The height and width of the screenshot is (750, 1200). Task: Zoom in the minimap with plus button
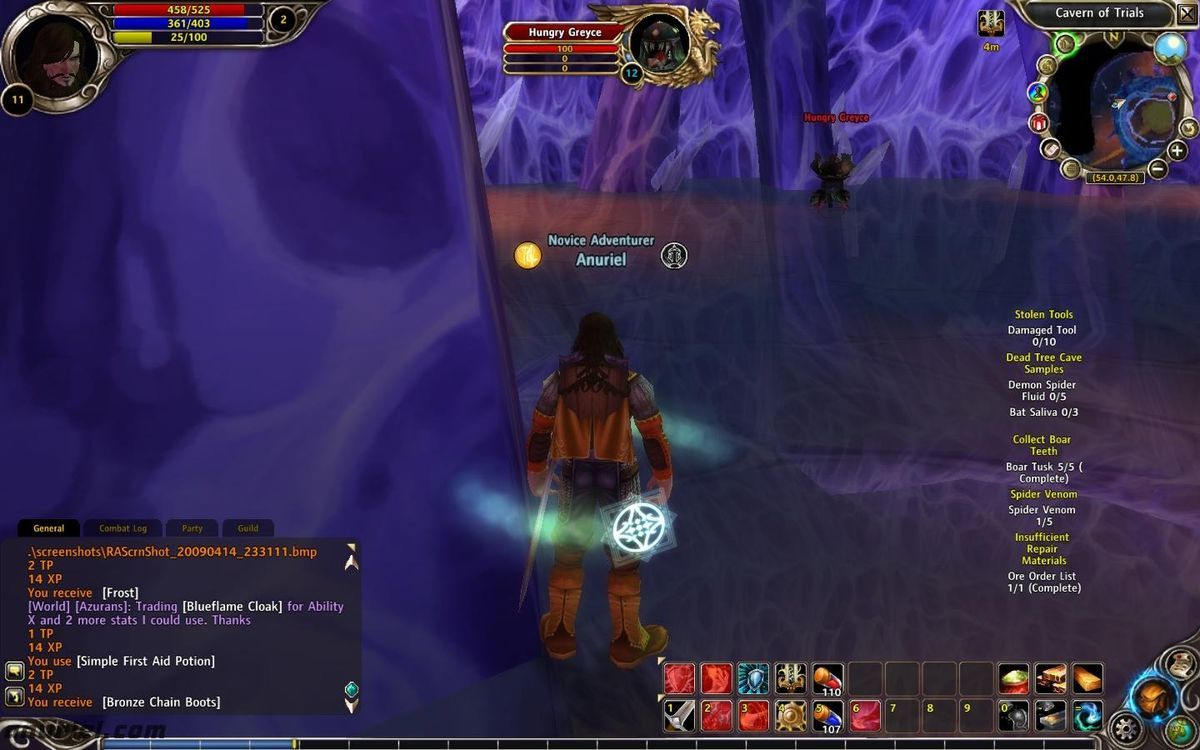(1177, 151)
